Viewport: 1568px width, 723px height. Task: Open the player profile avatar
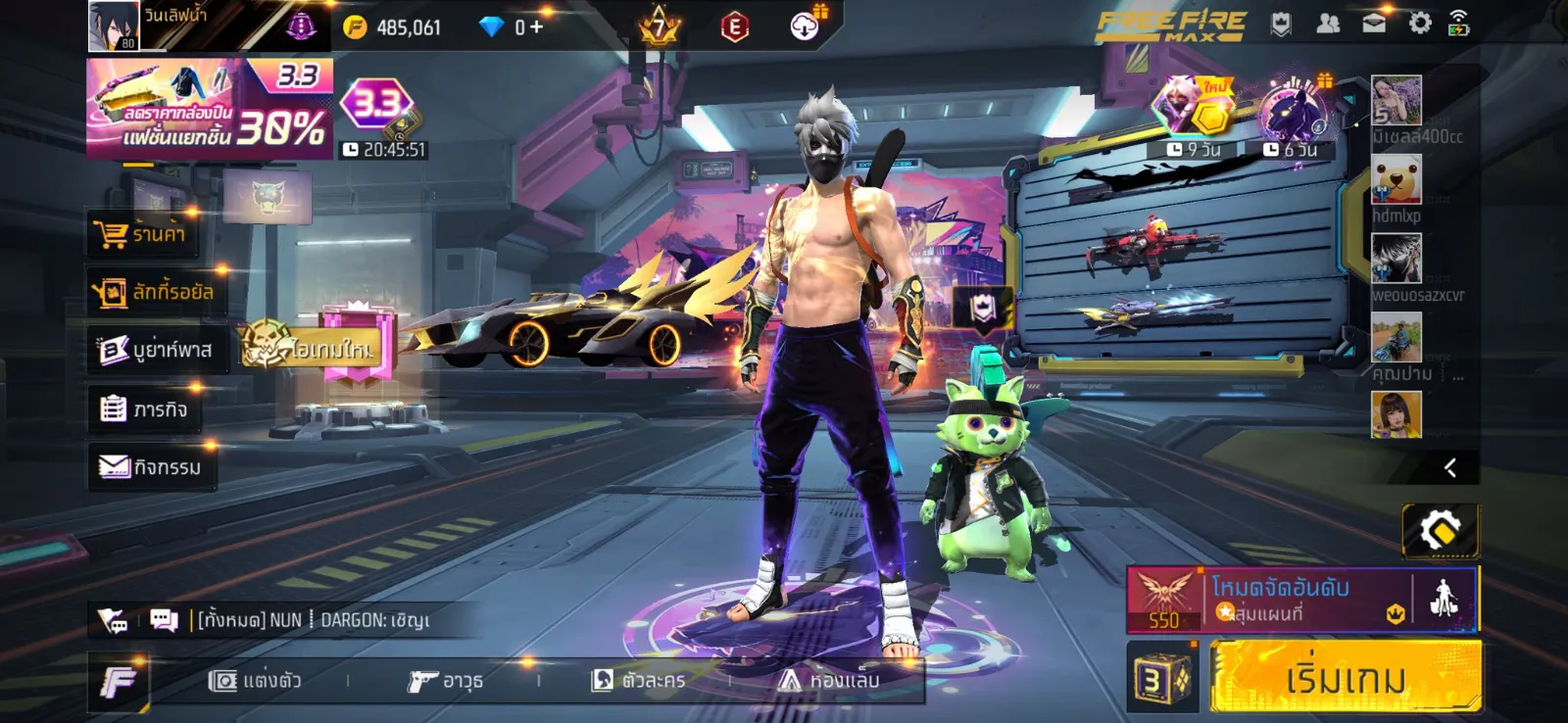(x=114, y=25)
